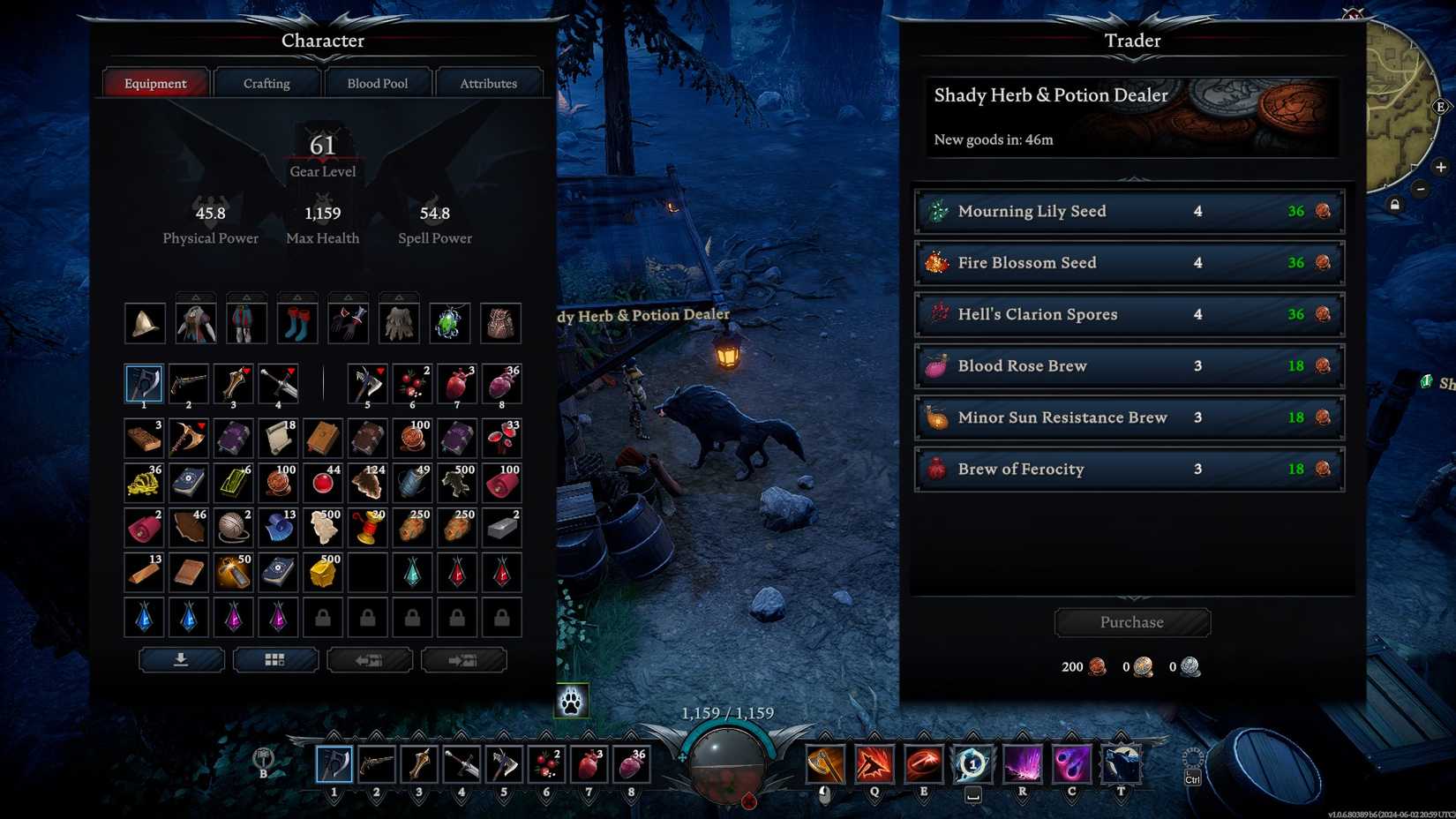Trigger the E blood strike ability
This screenshot has width=1456, height=819.
coord(923,765)
